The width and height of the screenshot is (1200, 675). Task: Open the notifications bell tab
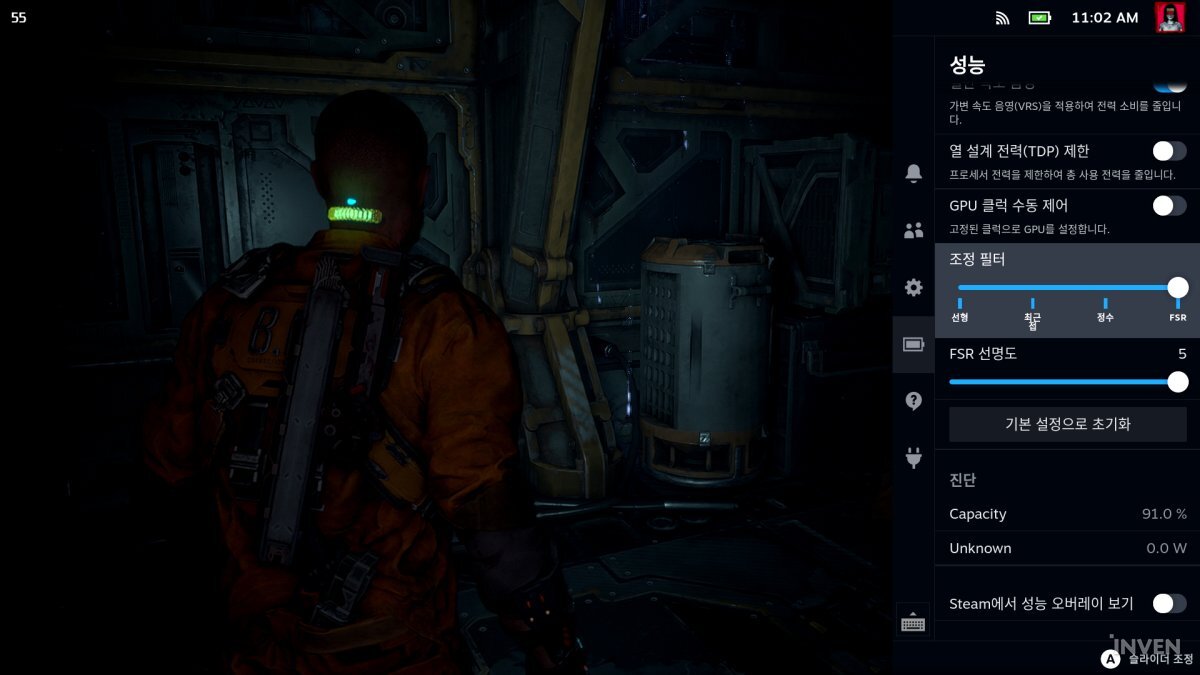click(x=913, y=174)
